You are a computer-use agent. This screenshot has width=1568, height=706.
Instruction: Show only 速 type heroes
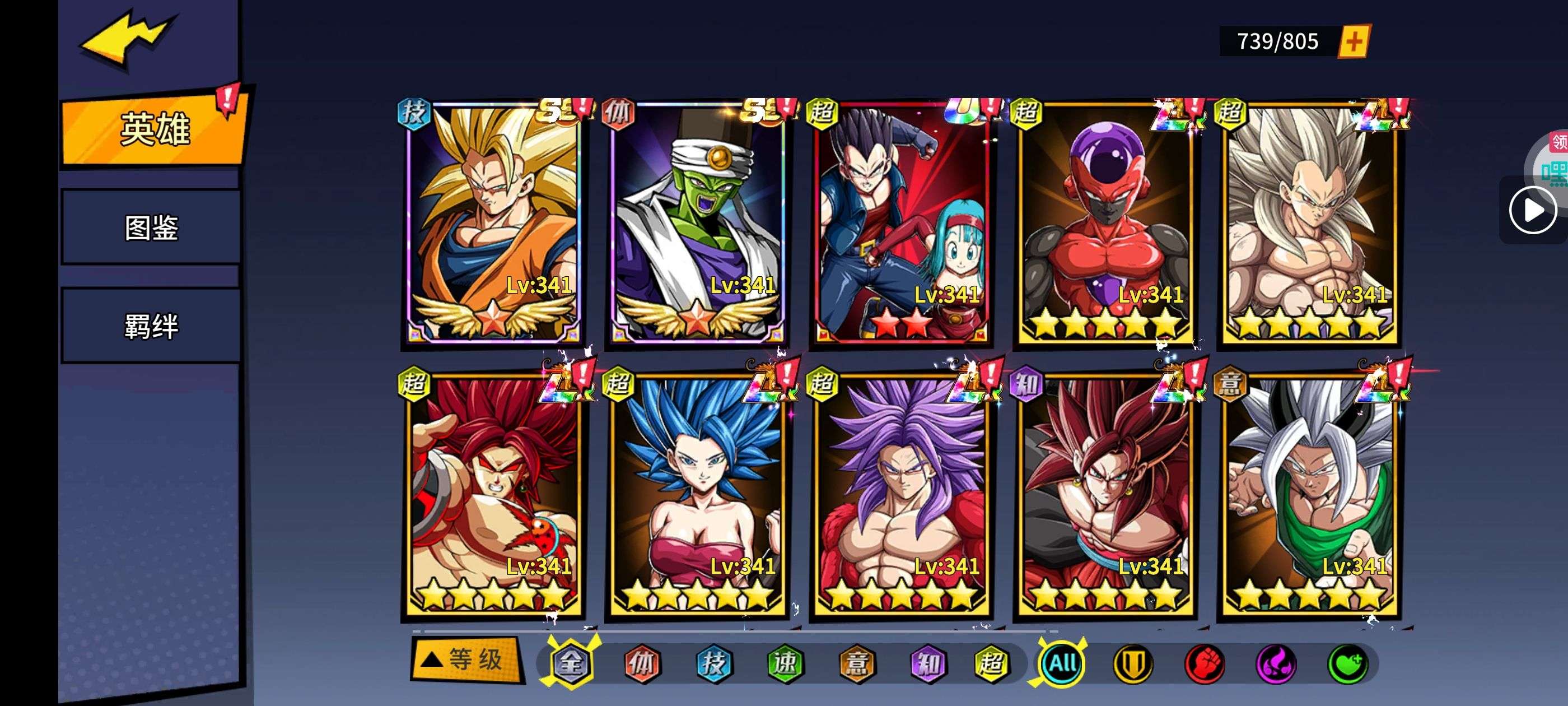tap(785, 663)
